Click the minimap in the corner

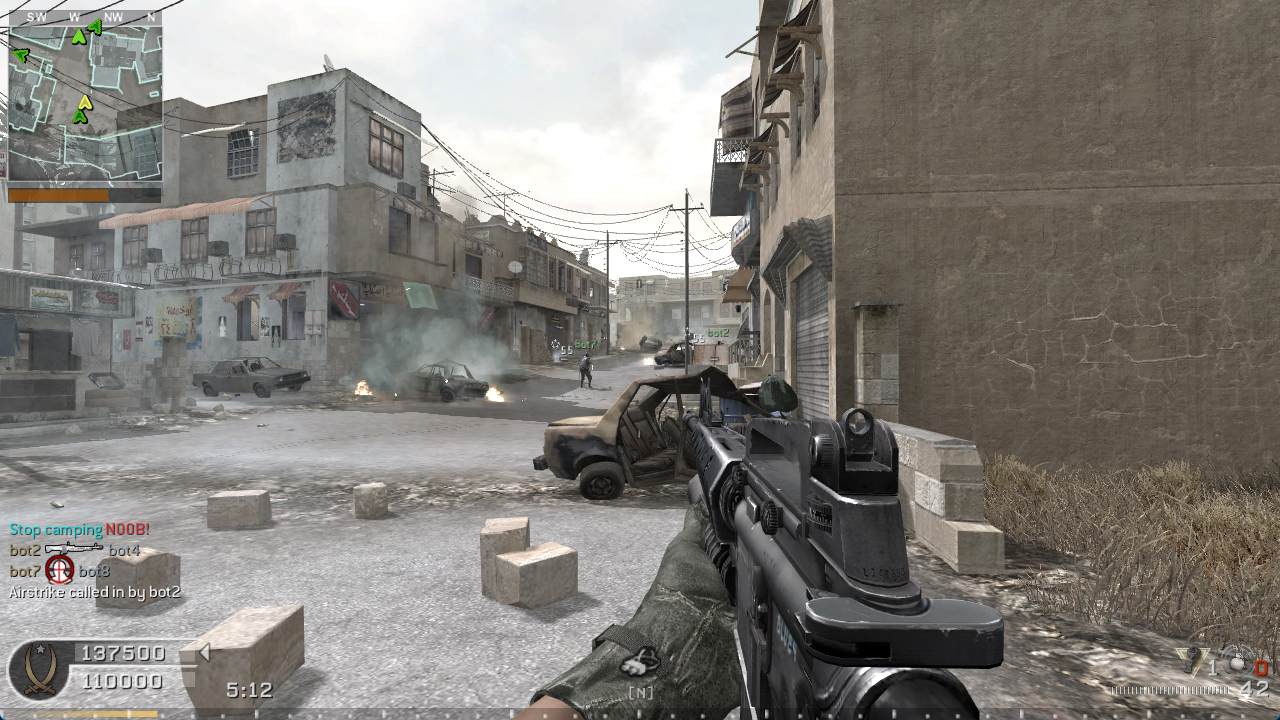[85, 100]
